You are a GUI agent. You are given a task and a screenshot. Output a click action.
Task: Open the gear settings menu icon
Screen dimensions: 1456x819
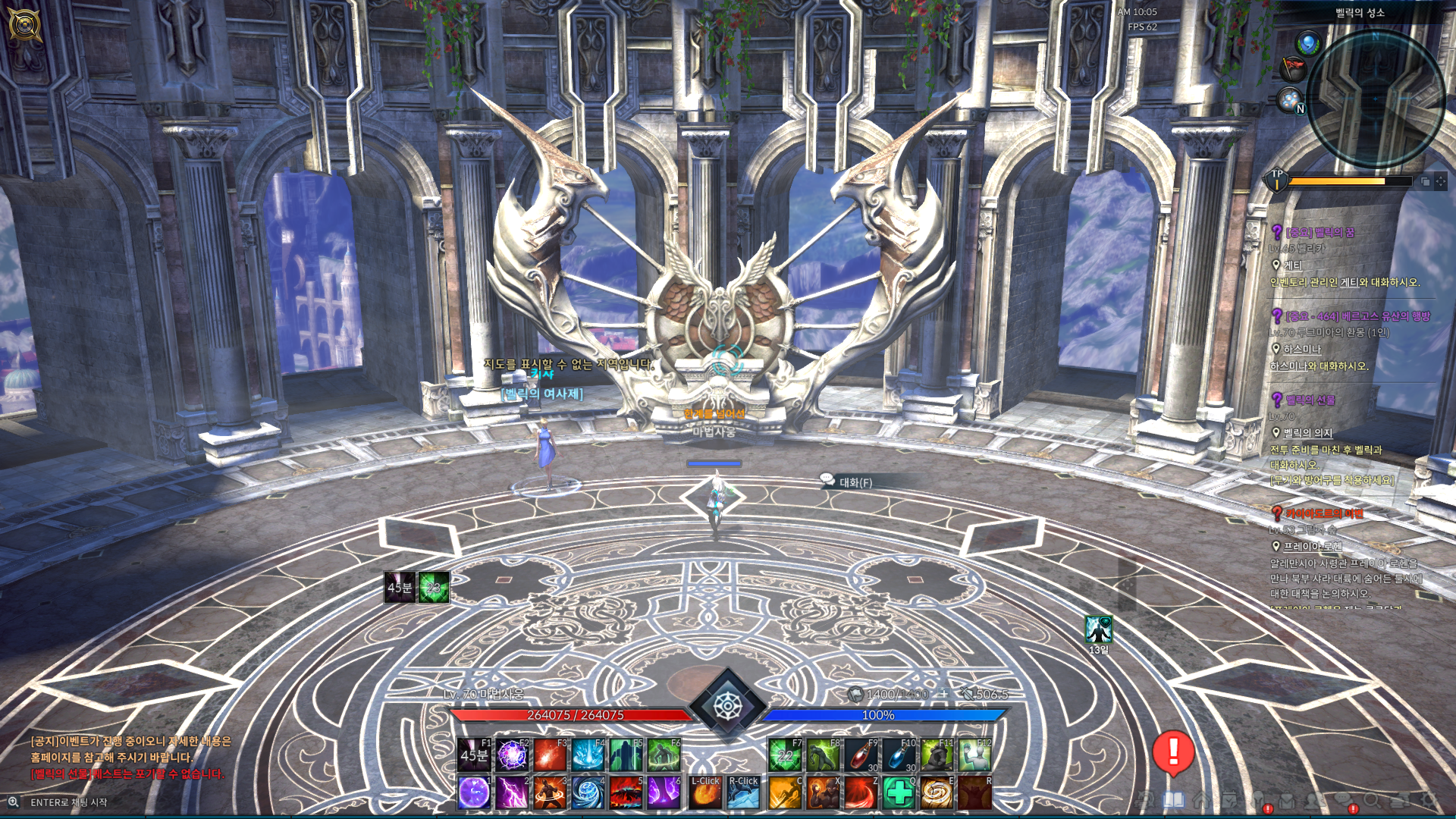(1428, 800)
